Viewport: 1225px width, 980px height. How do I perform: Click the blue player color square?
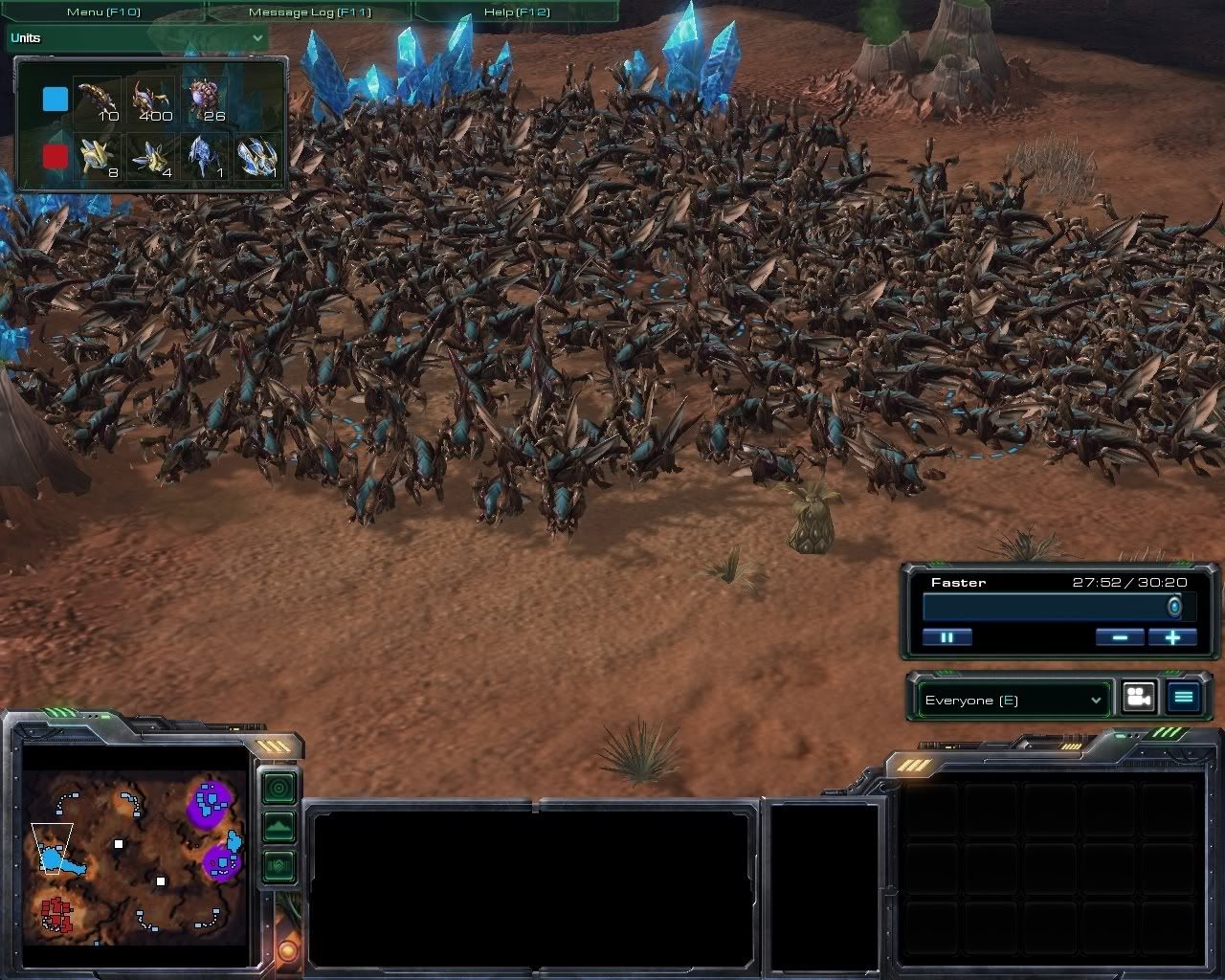coord(56,100)
